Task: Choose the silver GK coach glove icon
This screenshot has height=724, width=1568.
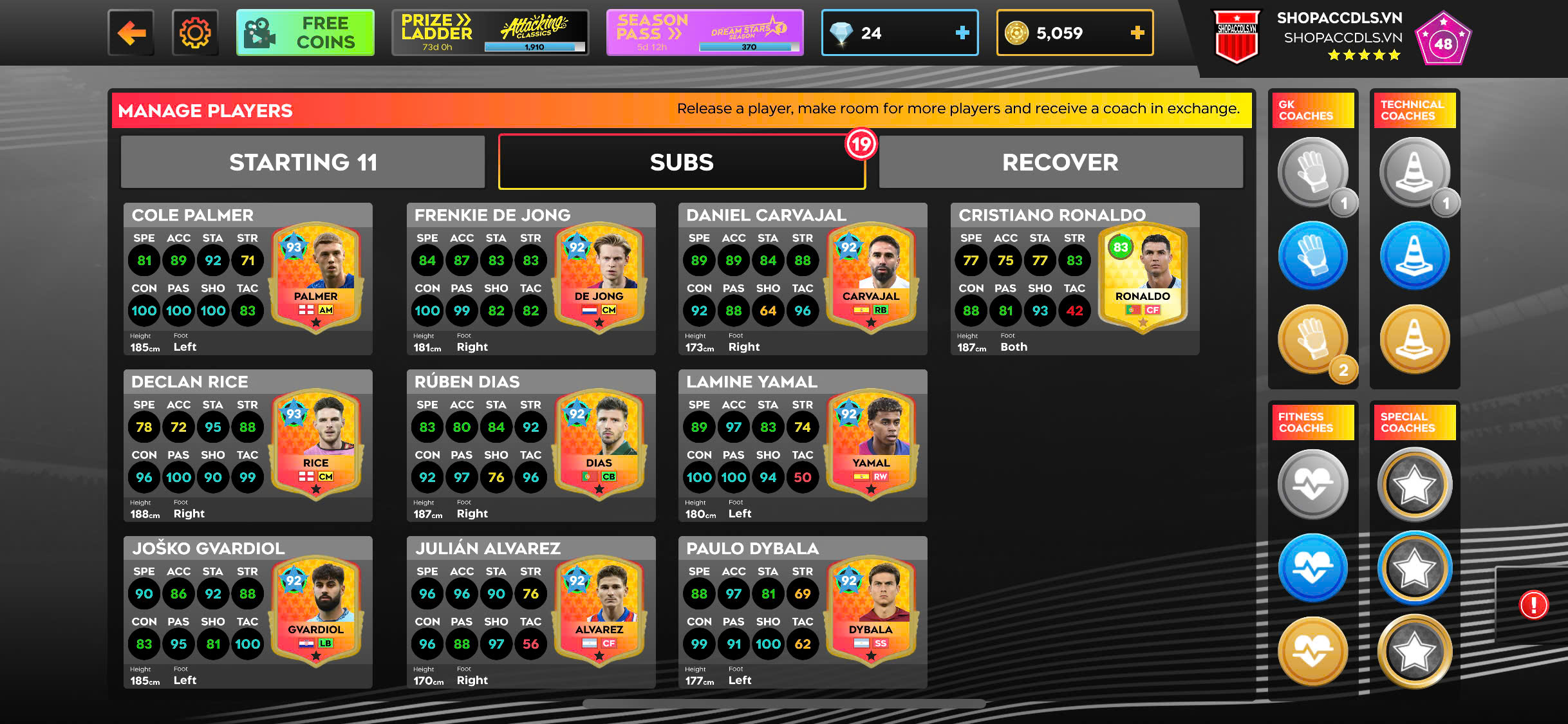Action: click(1312, 172)
